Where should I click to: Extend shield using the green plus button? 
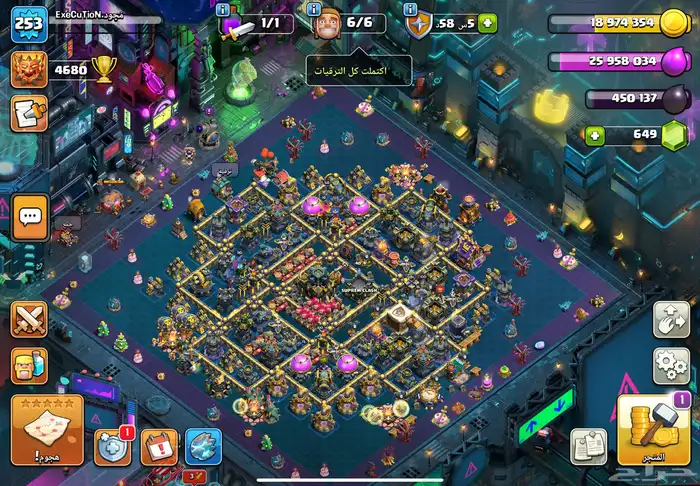(487, 22)
